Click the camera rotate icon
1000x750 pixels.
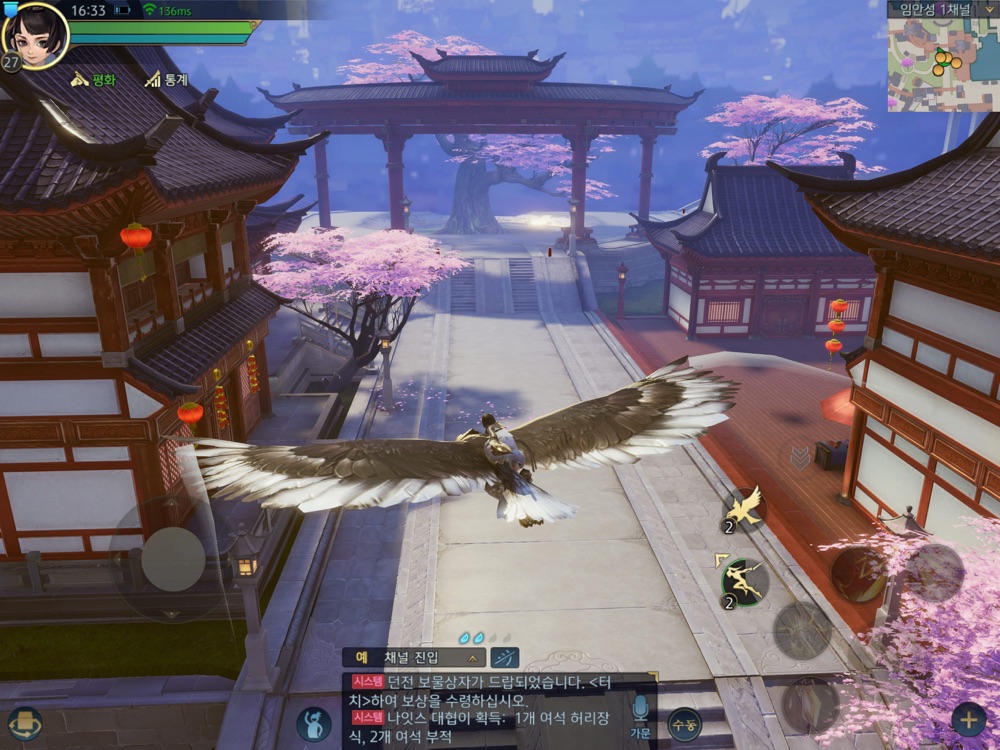coord(25,722)
